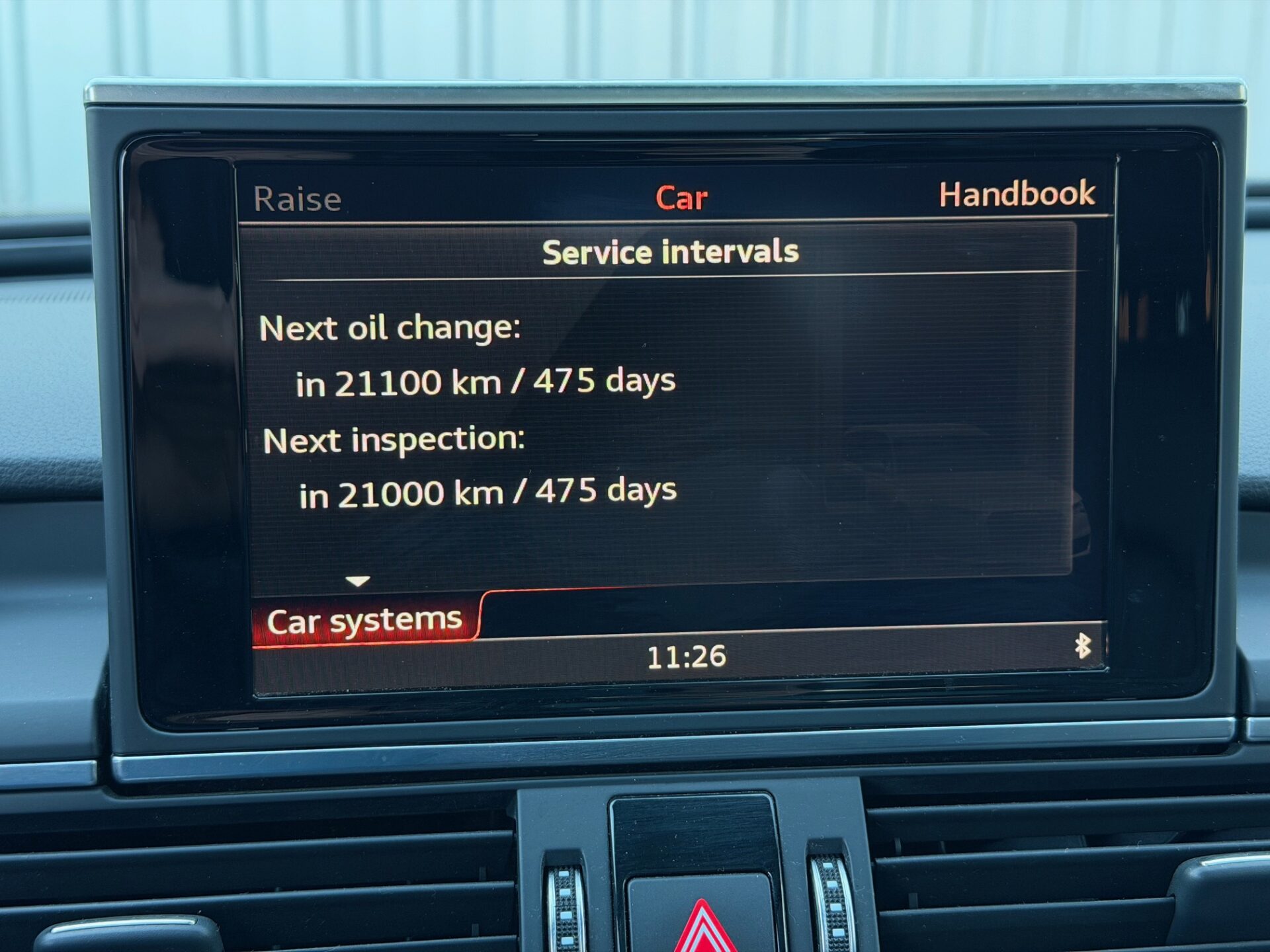
Task: Open the Handbook menu
Action: click(x=1017, y=194)
